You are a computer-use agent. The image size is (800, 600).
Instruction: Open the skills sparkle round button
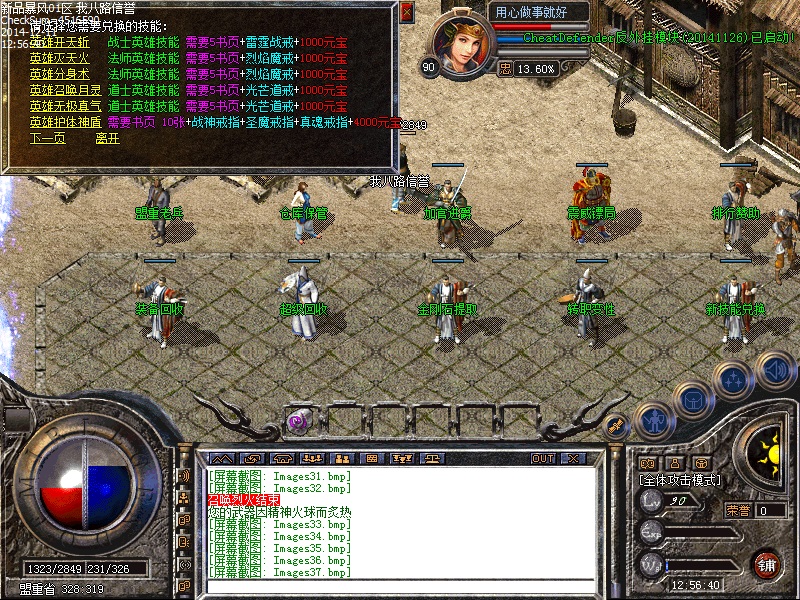pos(735,380)
